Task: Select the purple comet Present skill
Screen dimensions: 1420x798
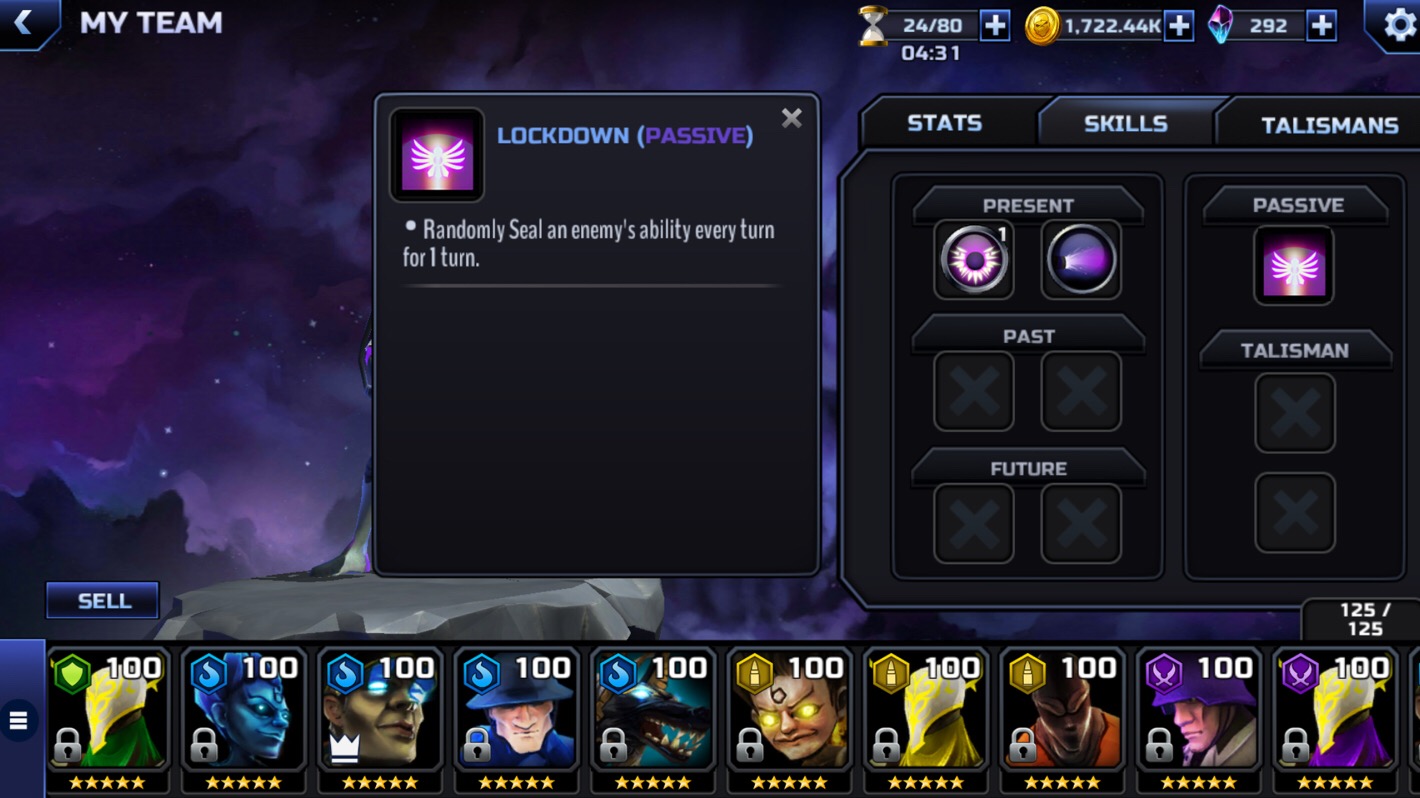Action: [x=1081, y=260]
